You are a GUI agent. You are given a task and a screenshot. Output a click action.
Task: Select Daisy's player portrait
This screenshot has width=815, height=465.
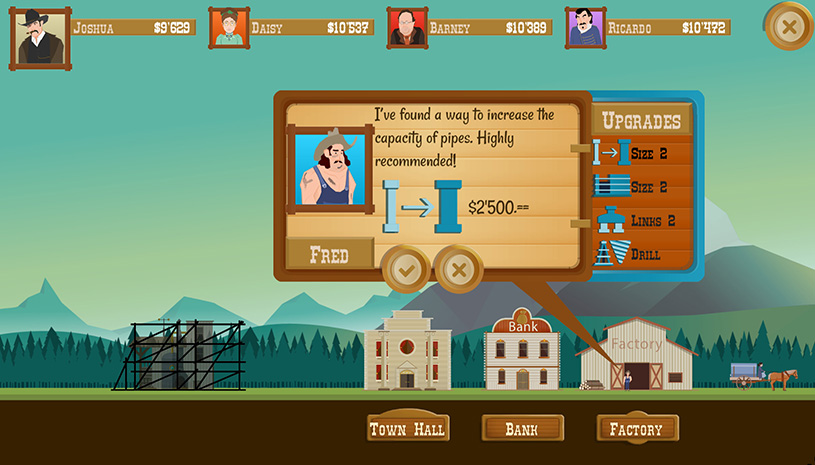click(x=229, y=28)
